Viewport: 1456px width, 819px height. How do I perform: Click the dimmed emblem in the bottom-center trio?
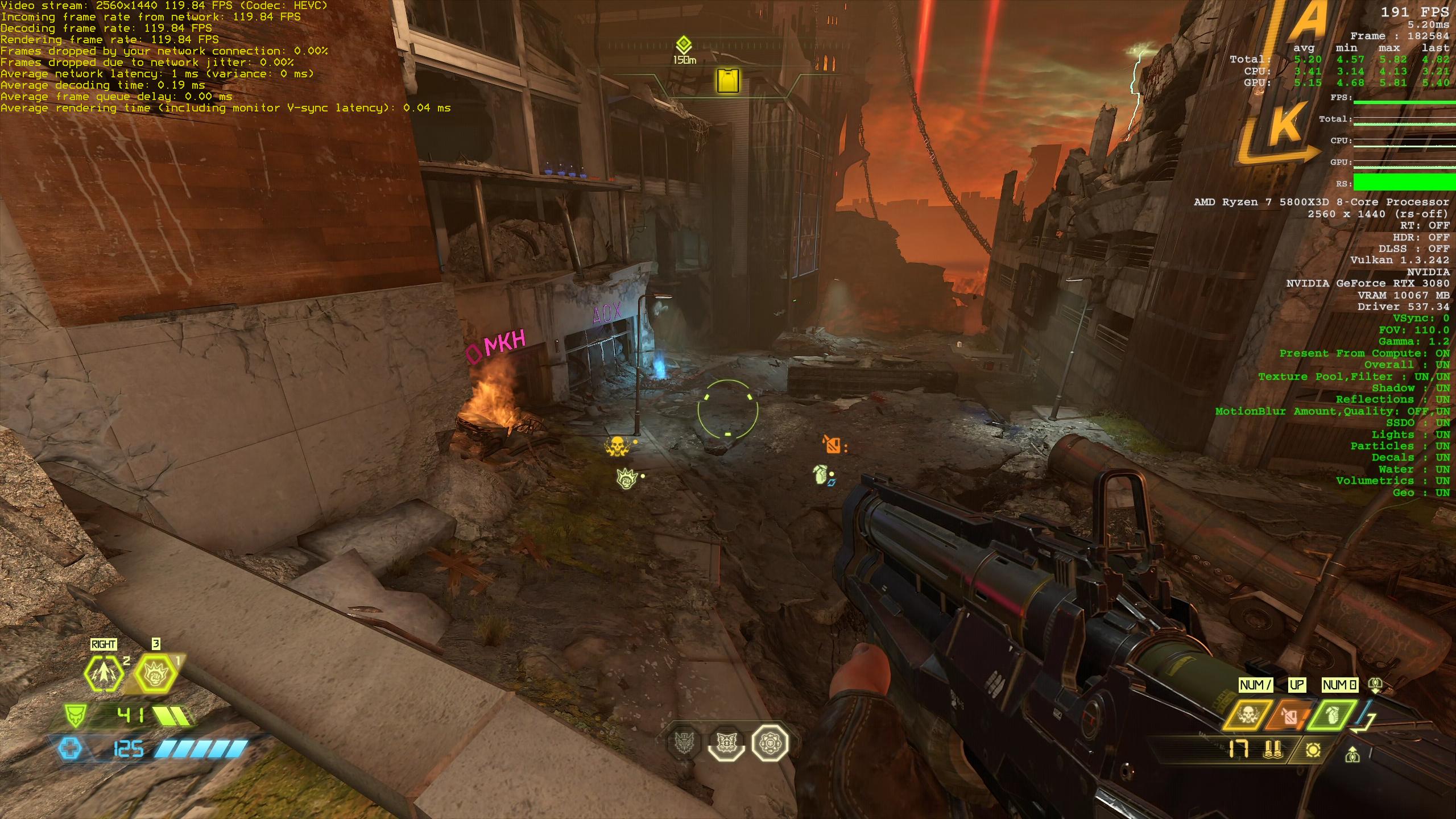[685, 743]
